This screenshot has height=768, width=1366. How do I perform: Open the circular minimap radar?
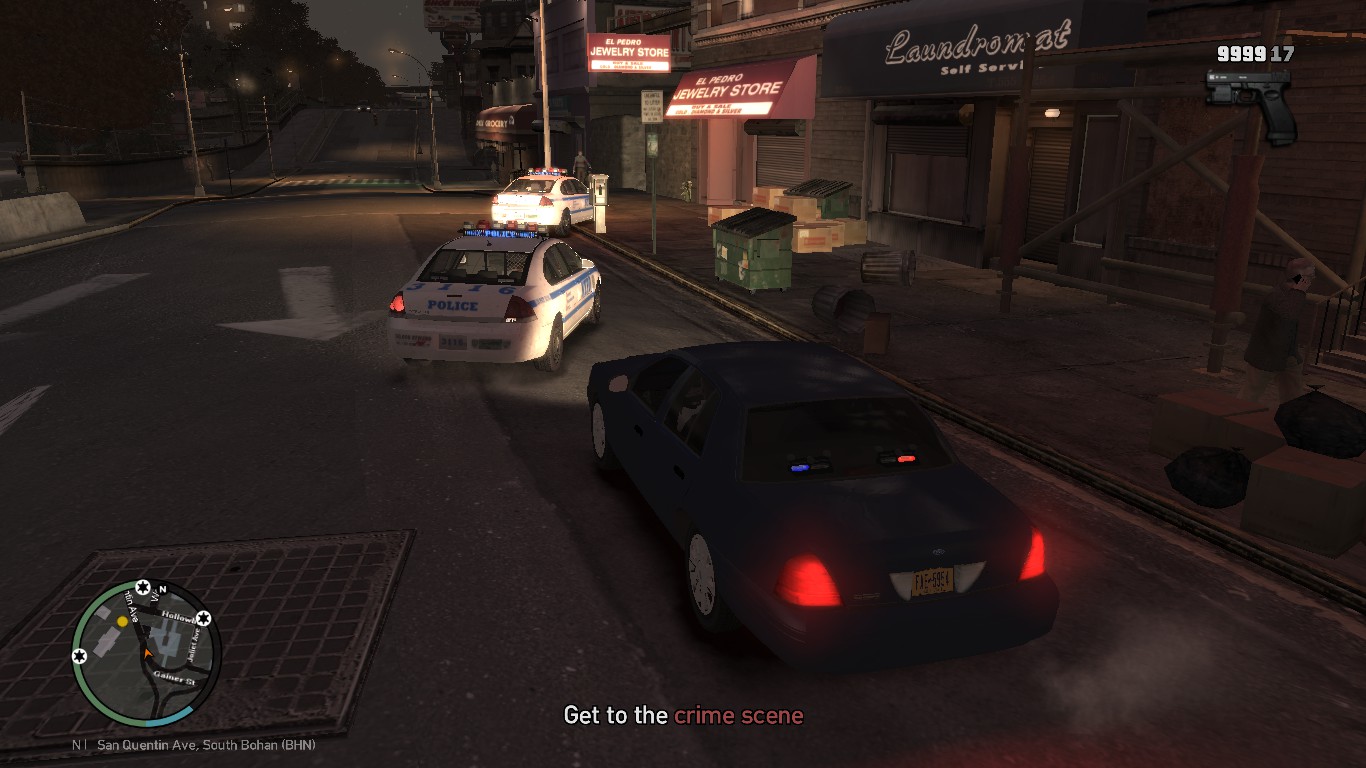[x=146, y=654]
